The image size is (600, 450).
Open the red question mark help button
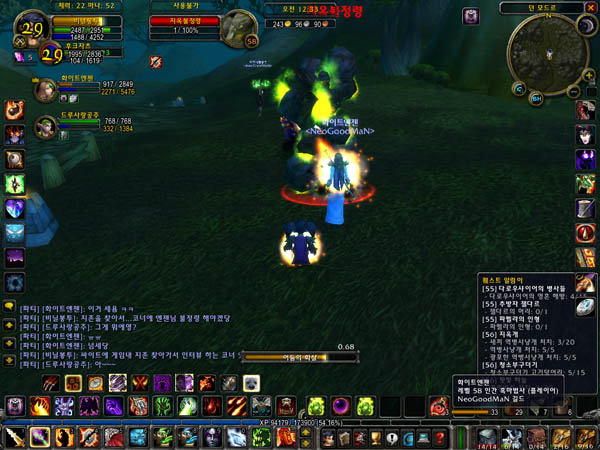coord(440,437)
